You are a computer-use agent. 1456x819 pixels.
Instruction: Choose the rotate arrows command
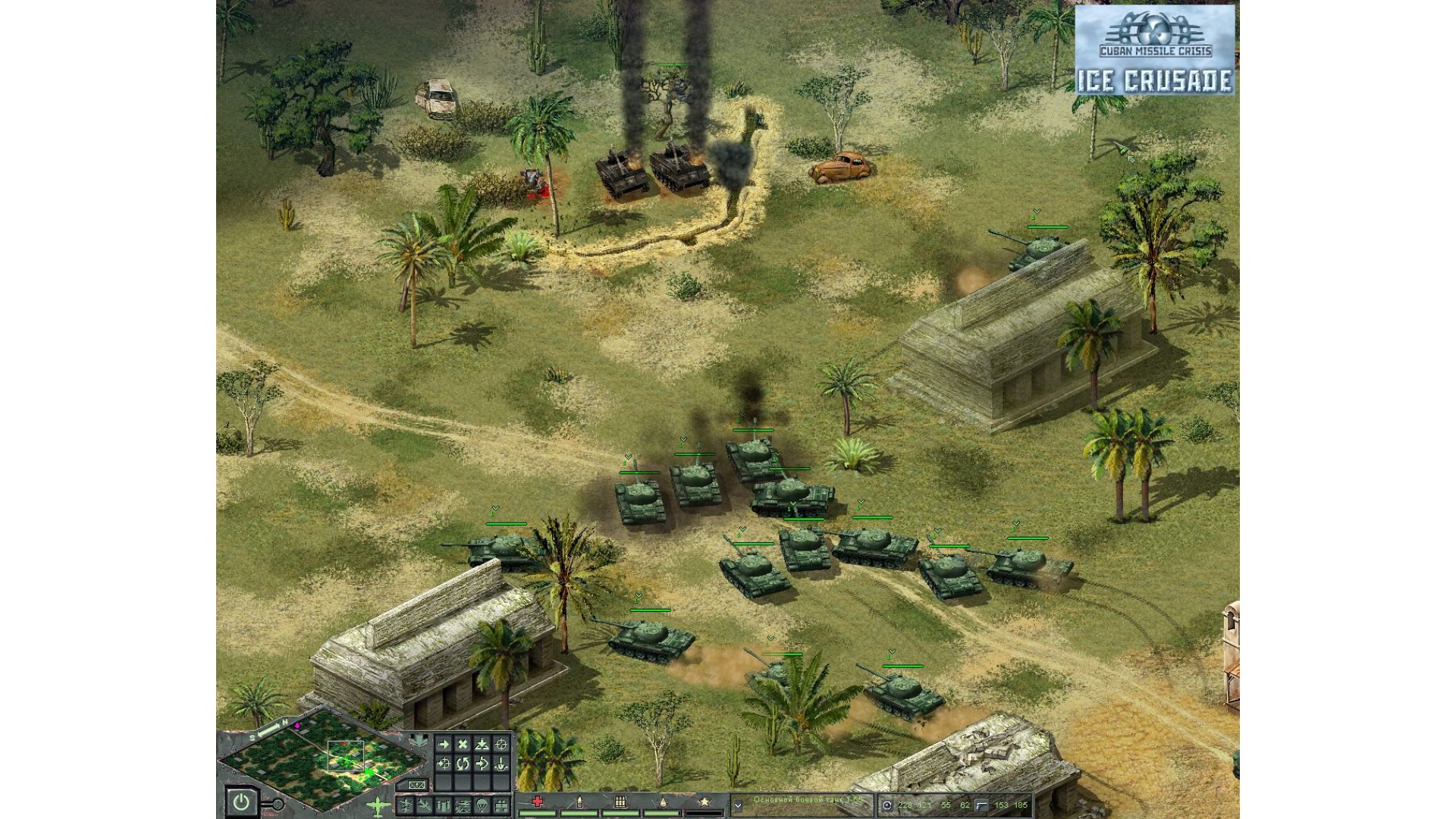[x=463, y=764]
